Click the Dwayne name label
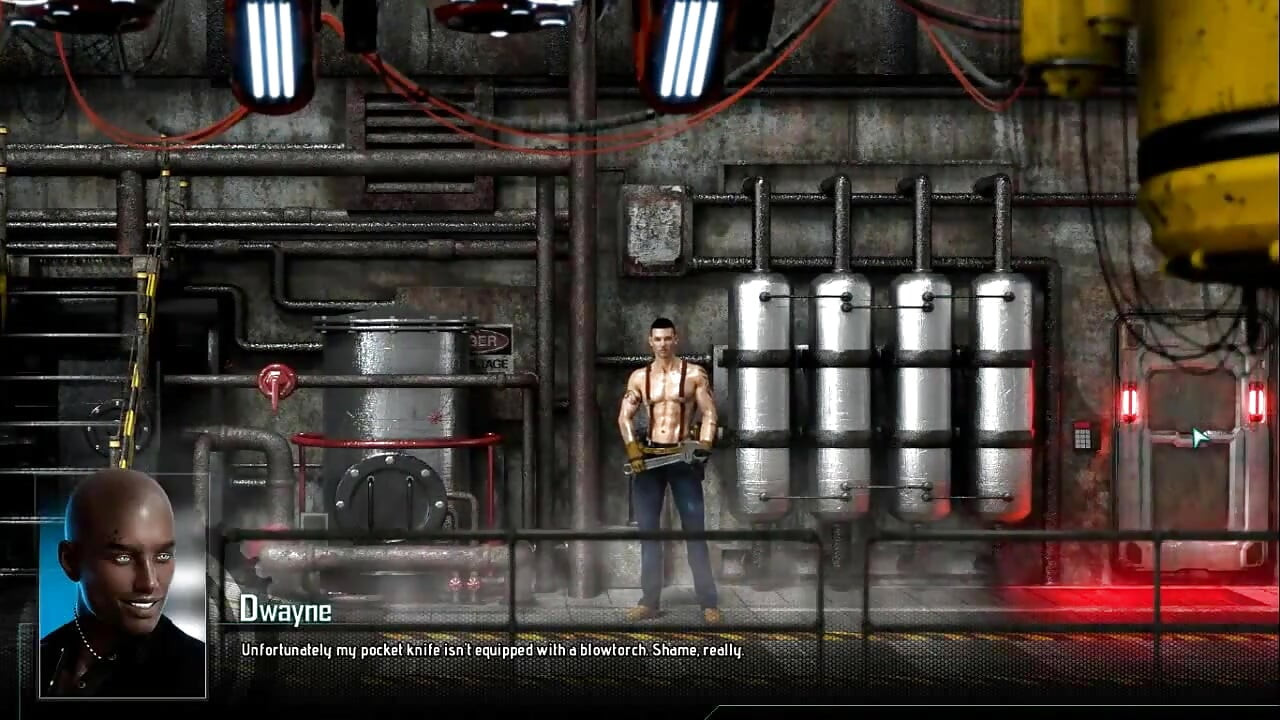Viewport: 1280px width, 720px height. 285,612
